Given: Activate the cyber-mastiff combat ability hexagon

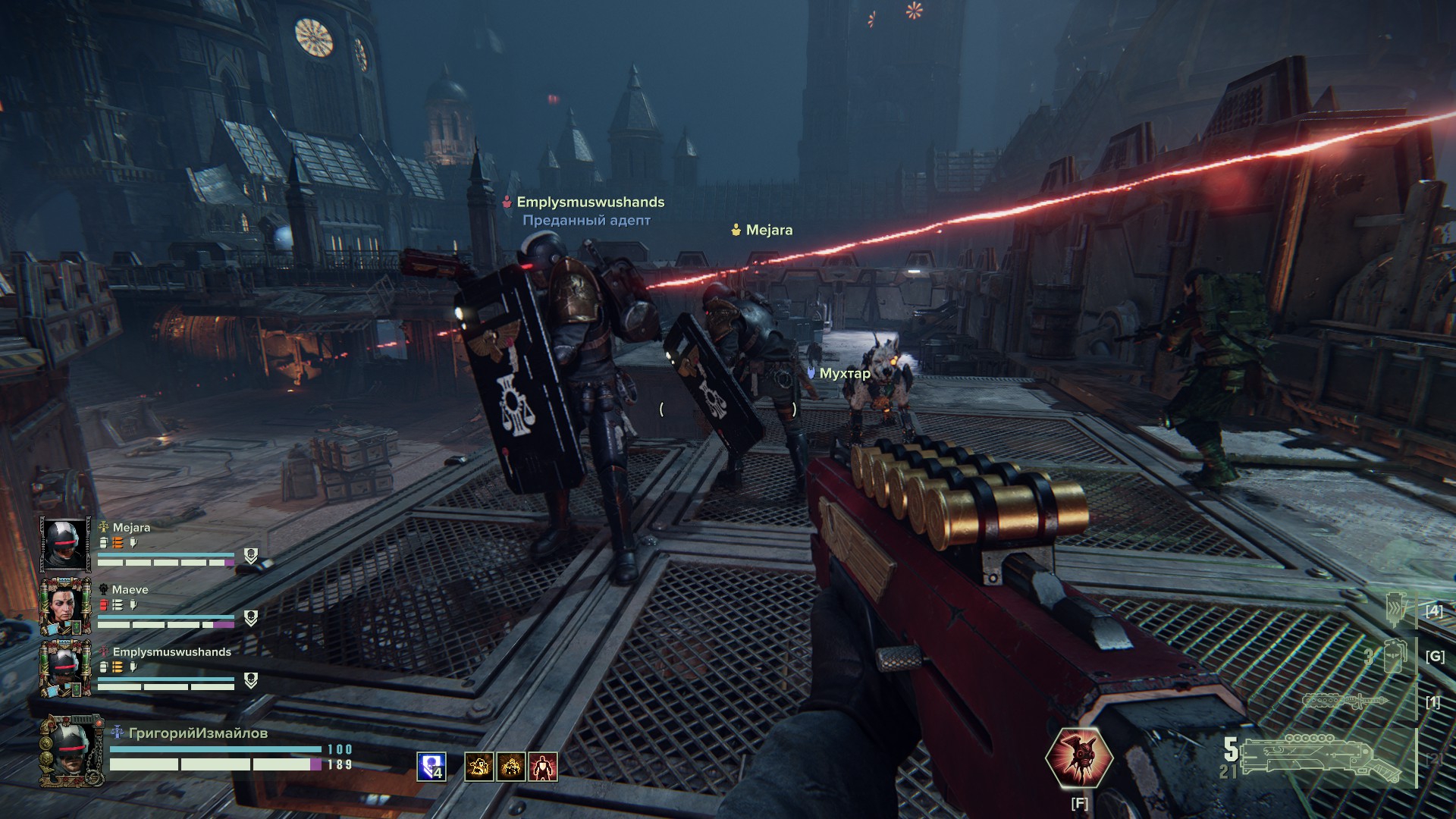Looking at the screenshot, I should [1078, 757].
